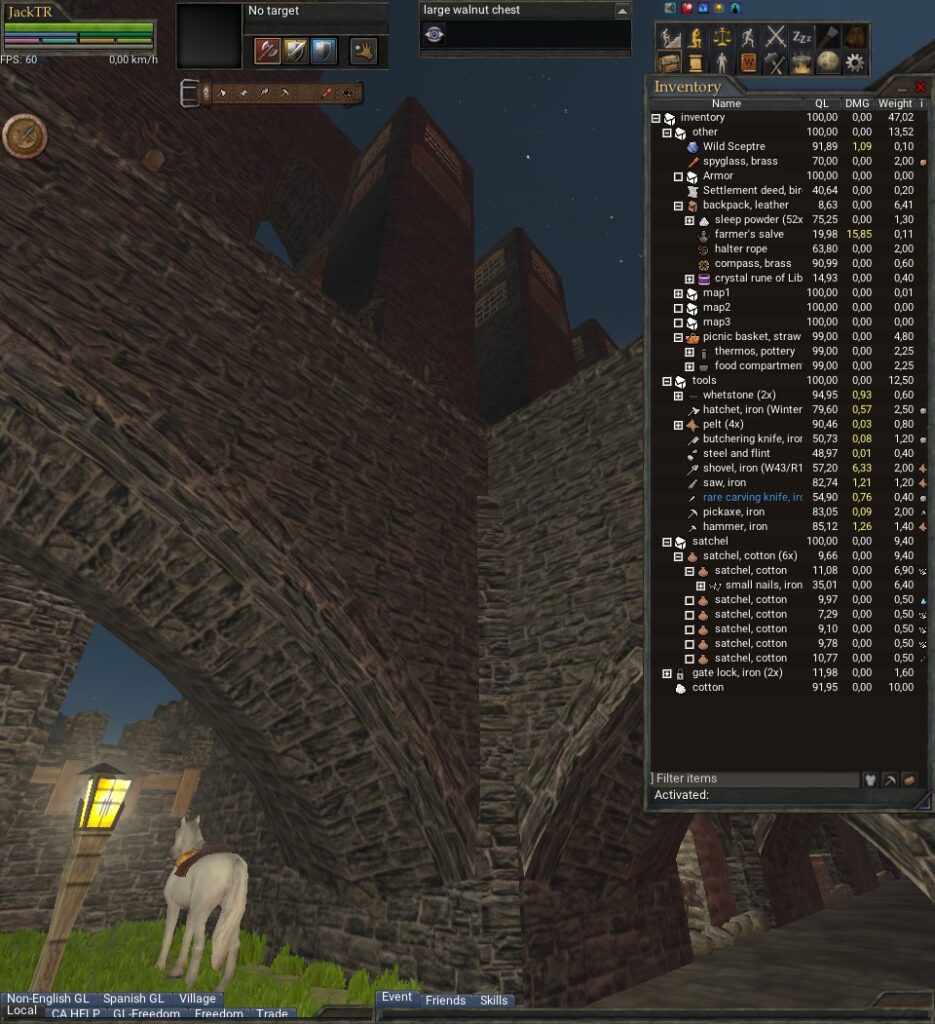
Task: Sort inventory by the QL column
Action: 821,103
